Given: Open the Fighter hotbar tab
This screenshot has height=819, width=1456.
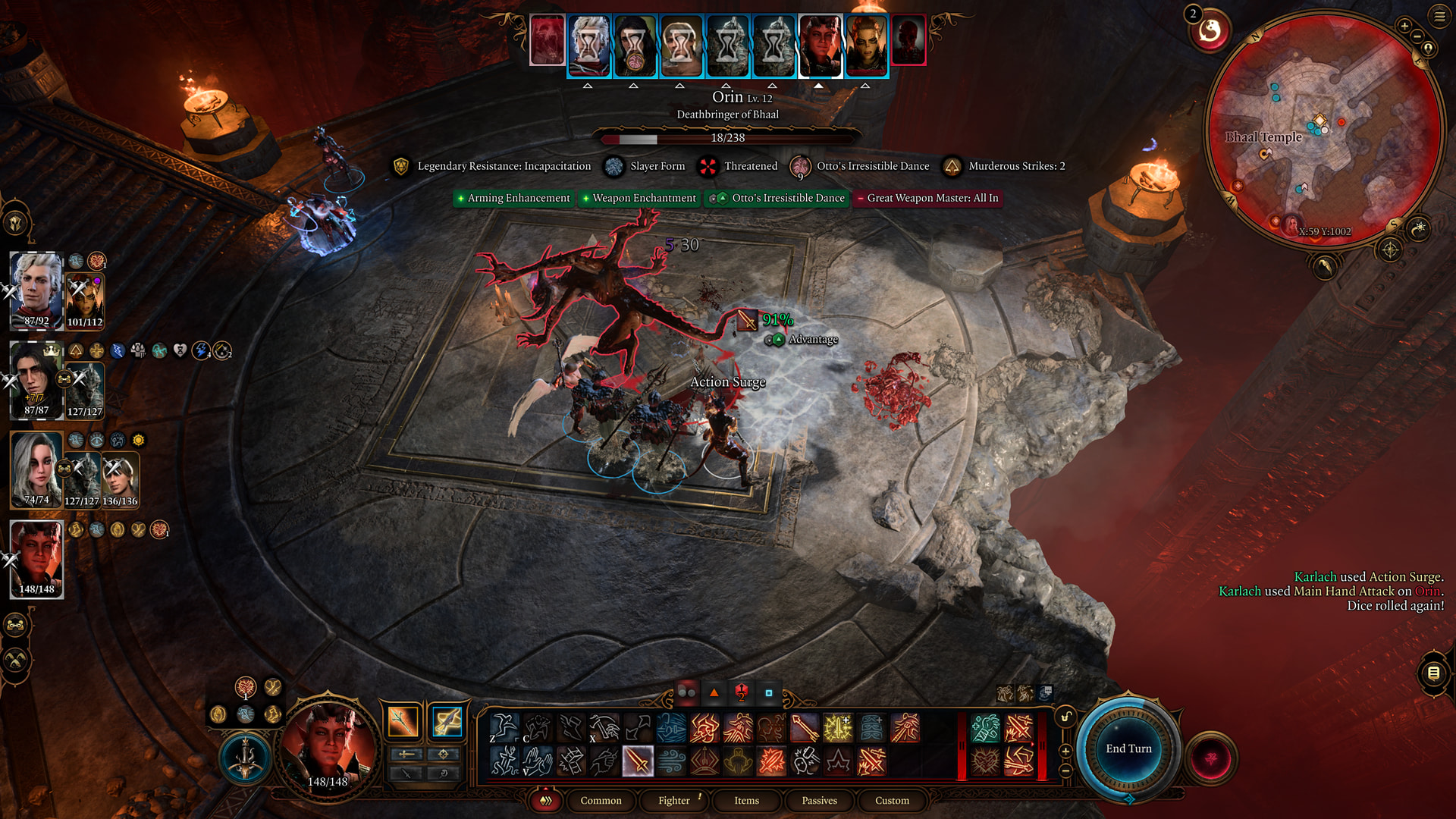Looking at the screenshot, I should [673, 800].
